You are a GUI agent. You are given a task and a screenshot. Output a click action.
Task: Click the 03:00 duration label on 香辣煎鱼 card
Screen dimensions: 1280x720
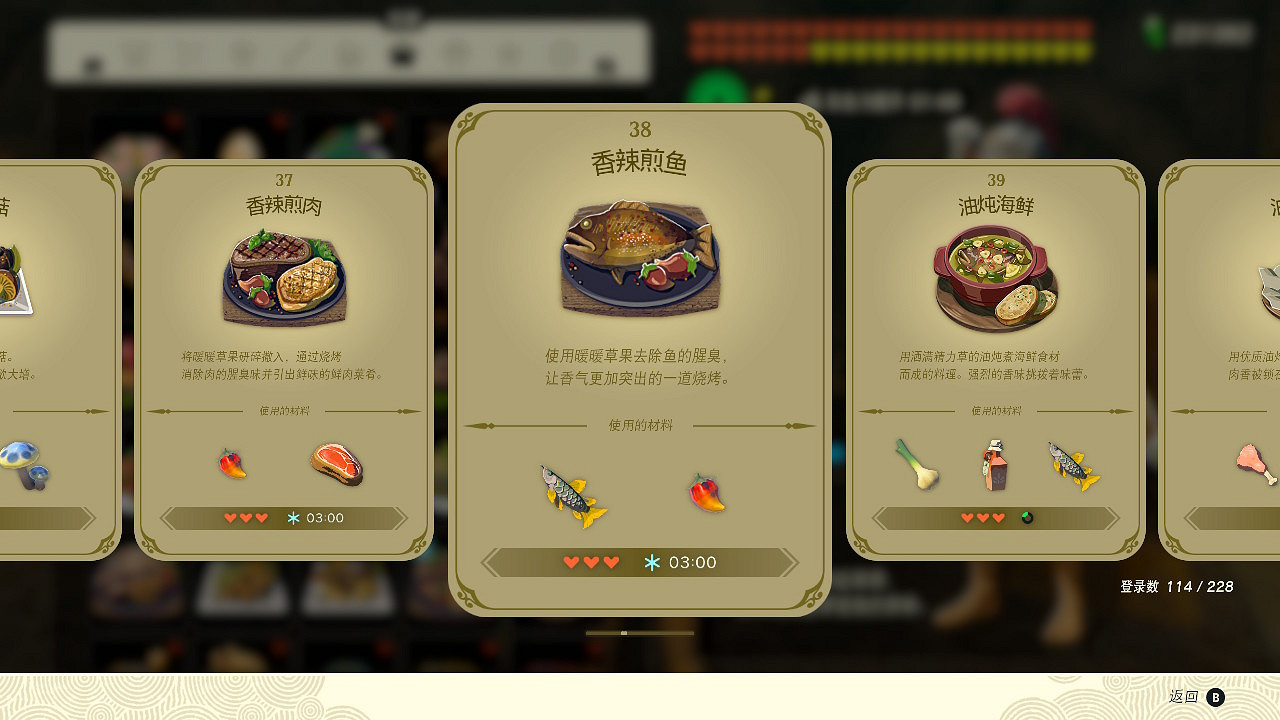tap(696, 562)
